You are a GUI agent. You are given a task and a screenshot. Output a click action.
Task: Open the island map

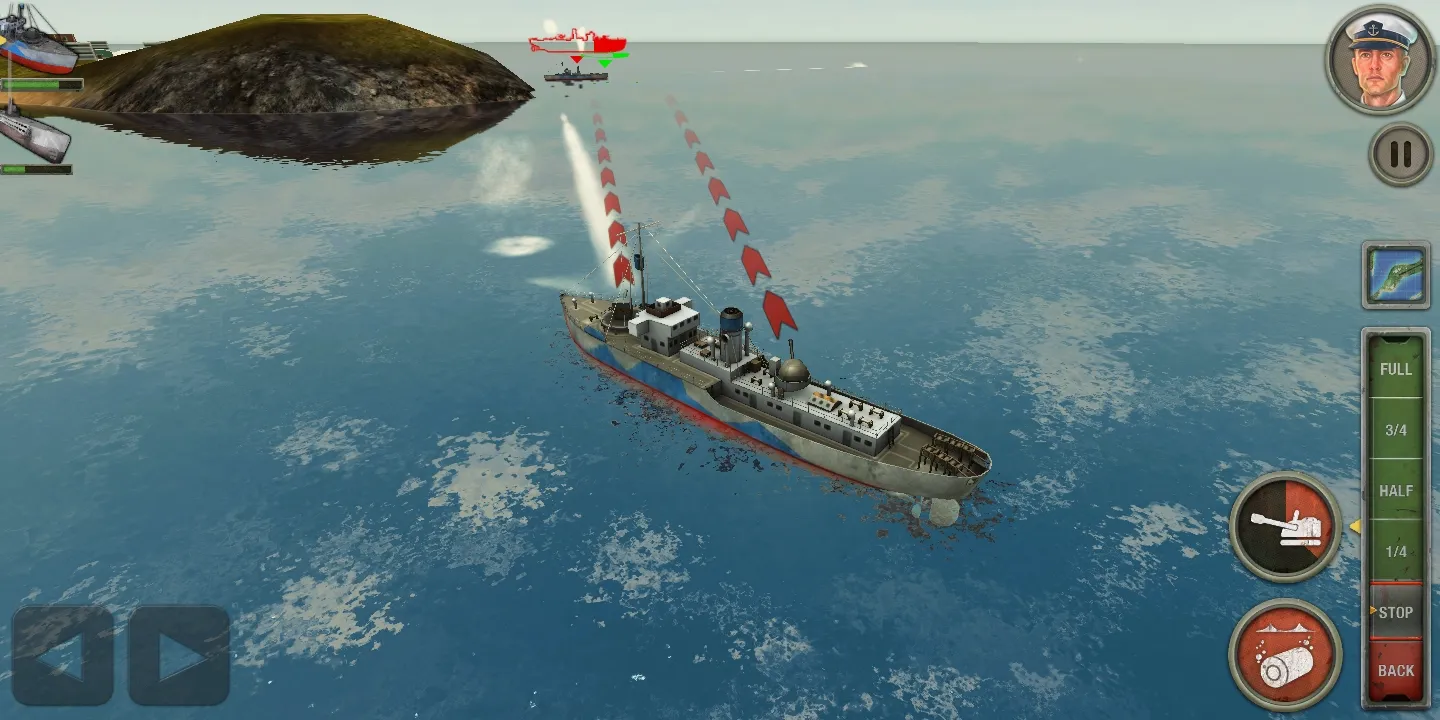[1395, 275]
